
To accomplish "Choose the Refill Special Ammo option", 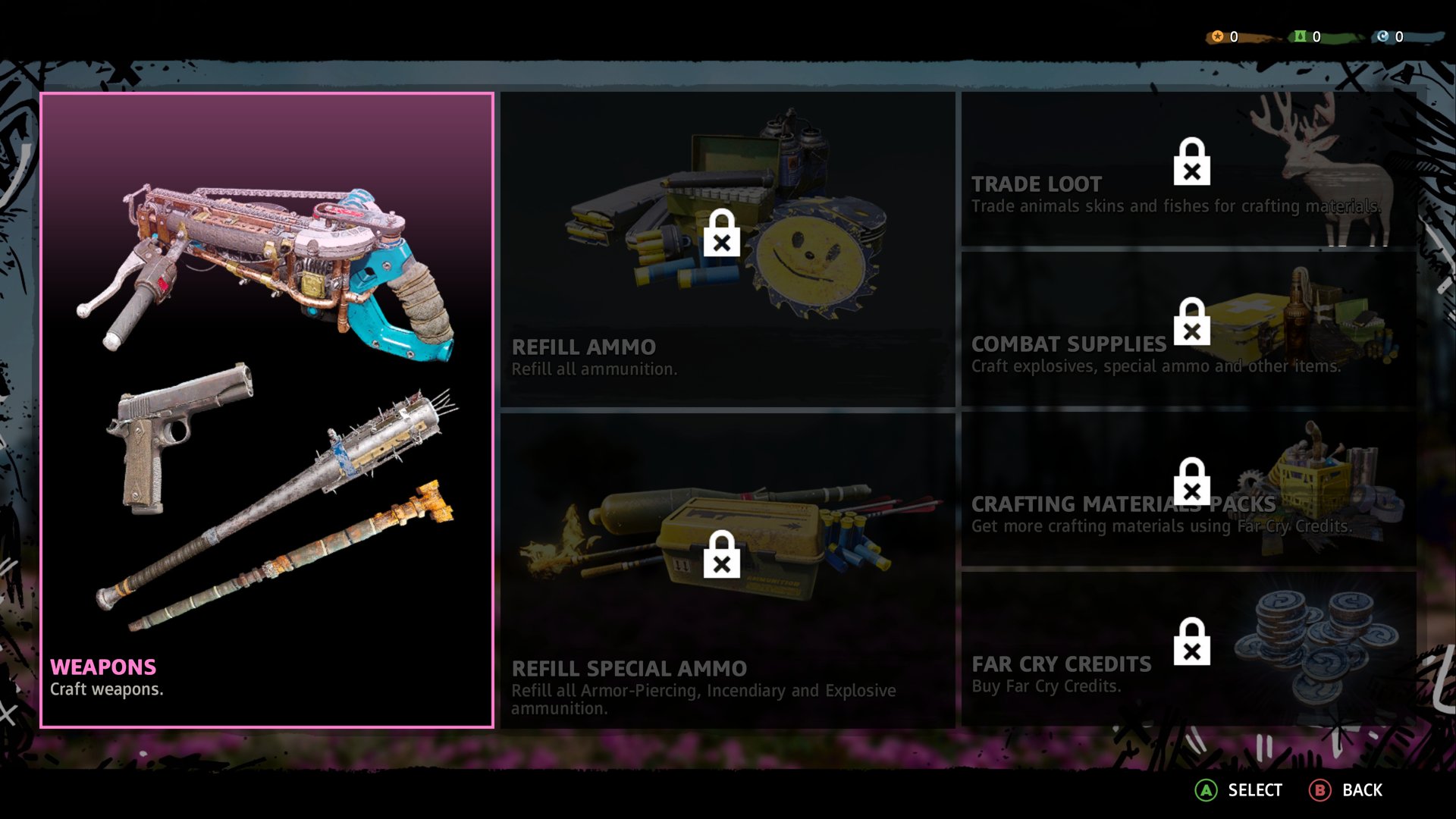I will pyautogui.click(x=727, y=570).
